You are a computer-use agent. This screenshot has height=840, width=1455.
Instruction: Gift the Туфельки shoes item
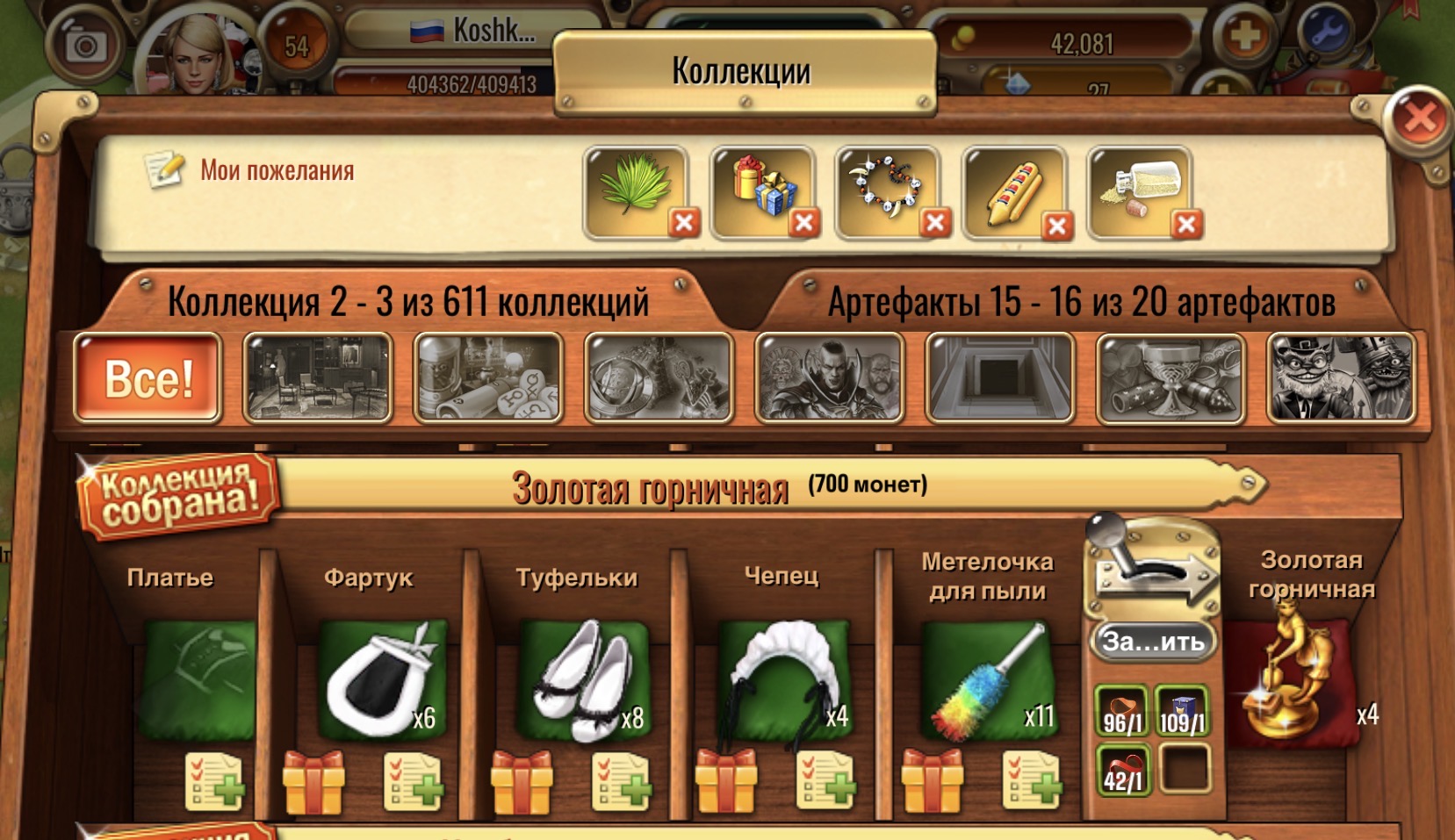click(521, 780)
